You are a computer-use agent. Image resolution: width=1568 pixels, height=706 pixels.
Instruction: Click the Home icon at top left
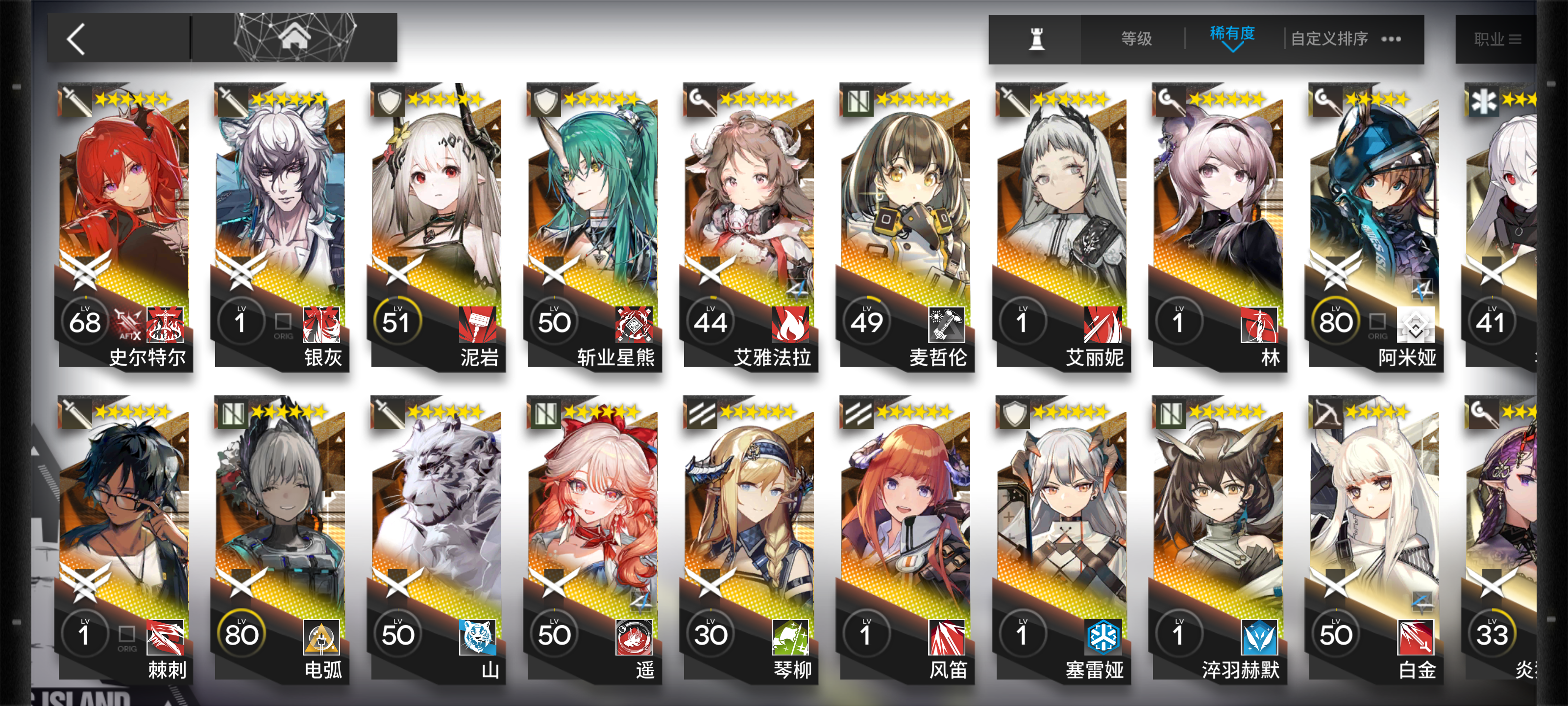296,38
